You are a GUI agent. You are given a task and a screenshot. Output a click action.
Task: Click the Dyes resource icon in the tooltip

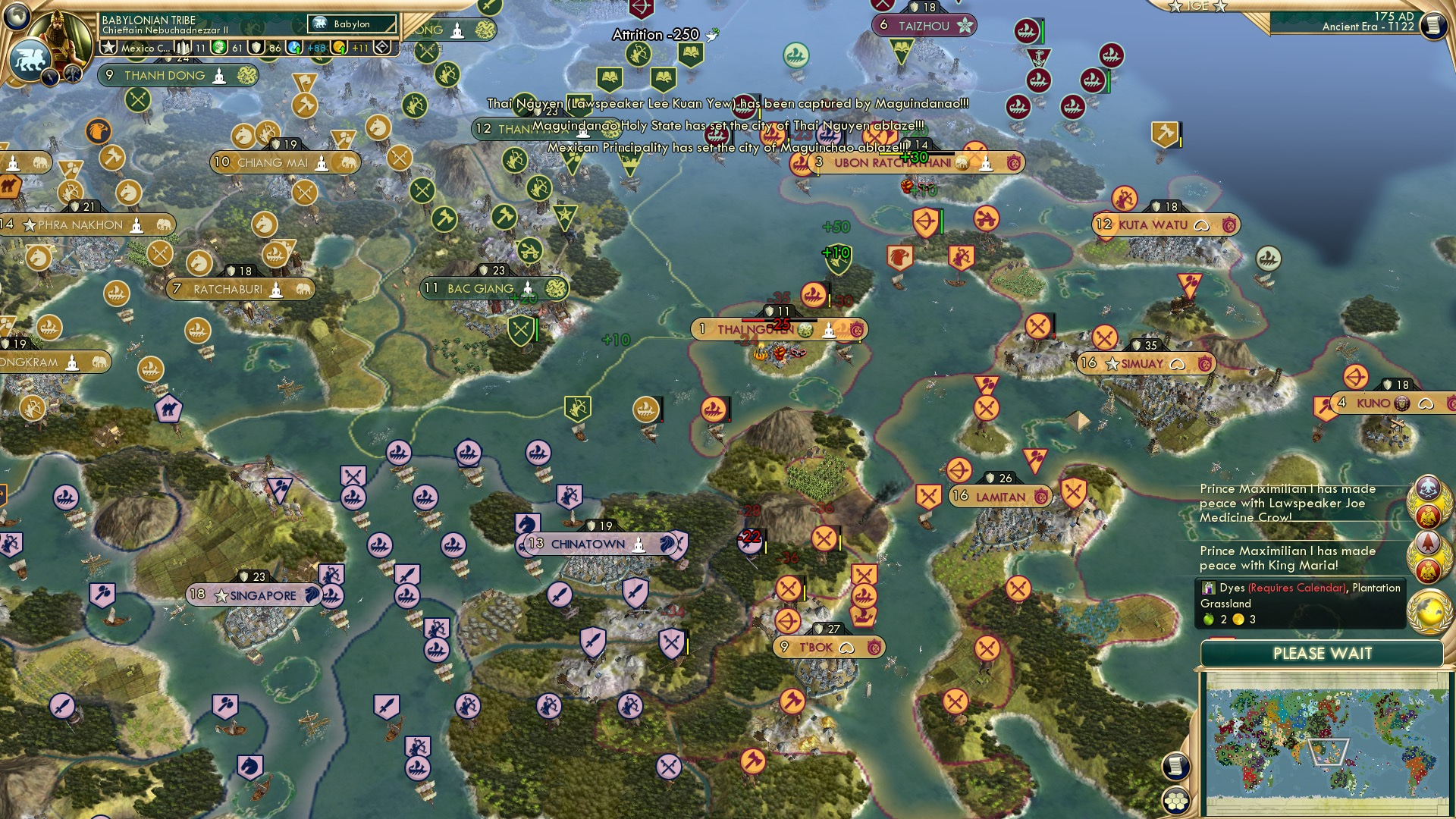click(x=1207, y=588)
